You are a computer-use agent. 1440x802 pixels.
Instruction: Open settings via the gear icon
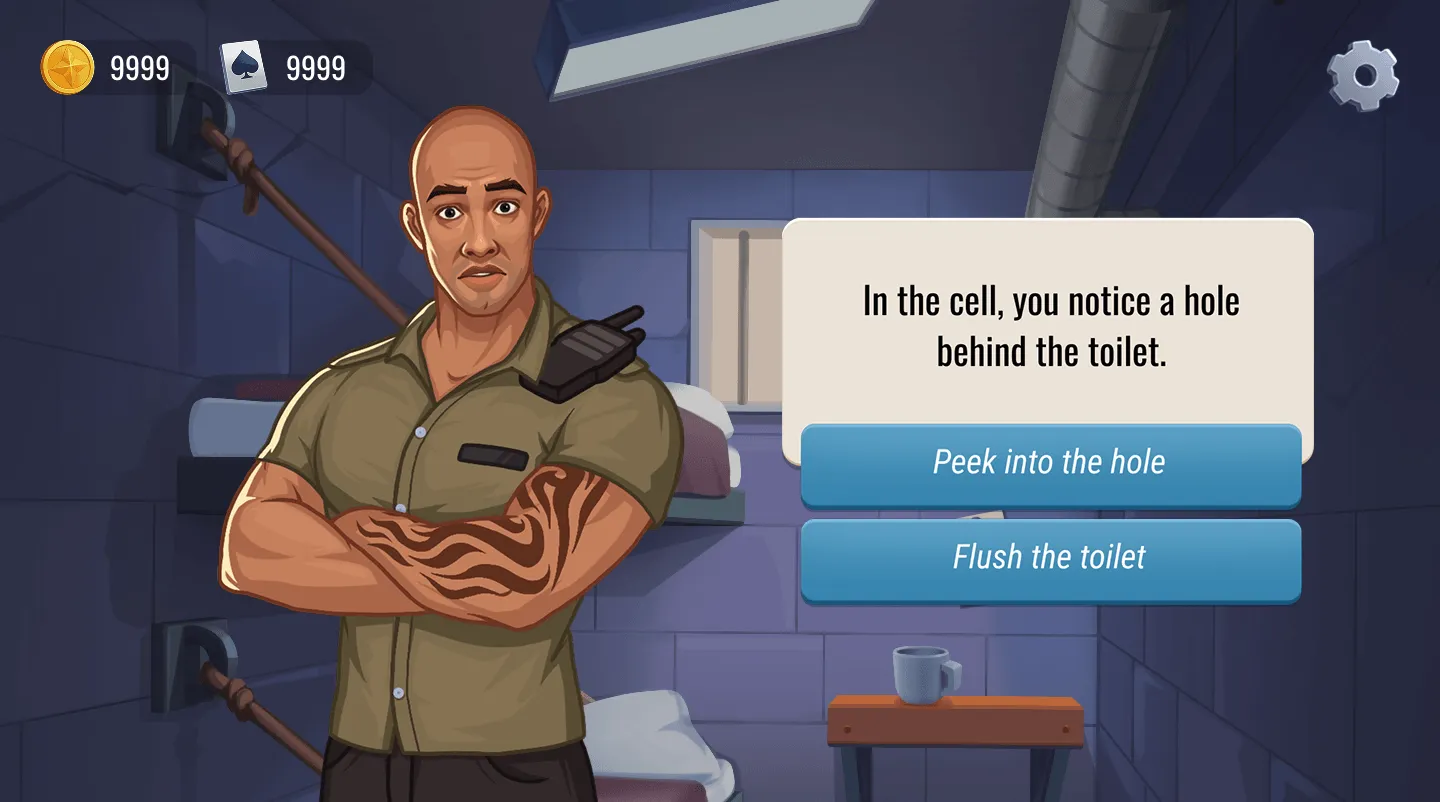(x=1362, y=75)
